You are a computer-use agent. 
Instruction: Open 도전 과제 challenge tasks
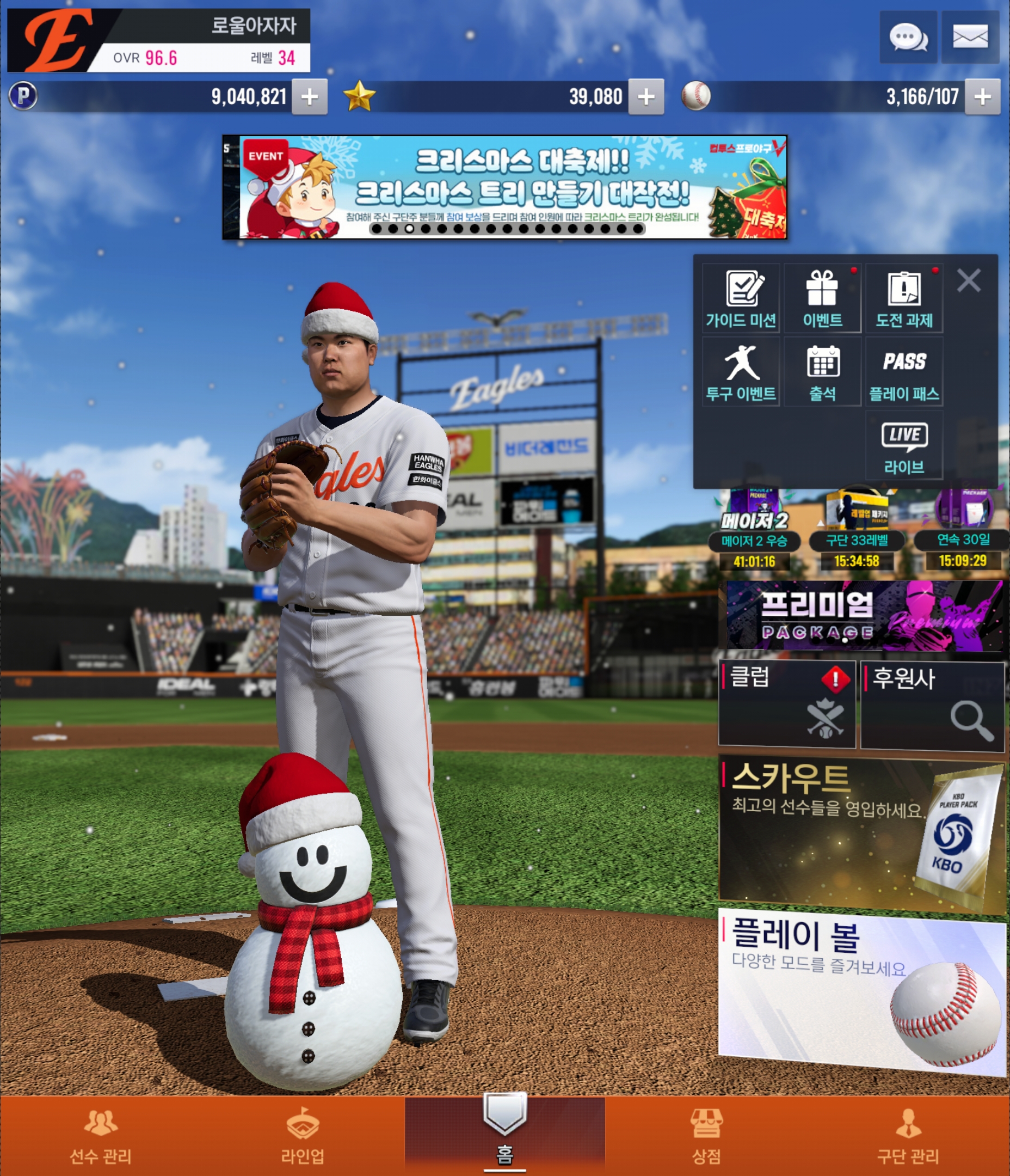904,298
